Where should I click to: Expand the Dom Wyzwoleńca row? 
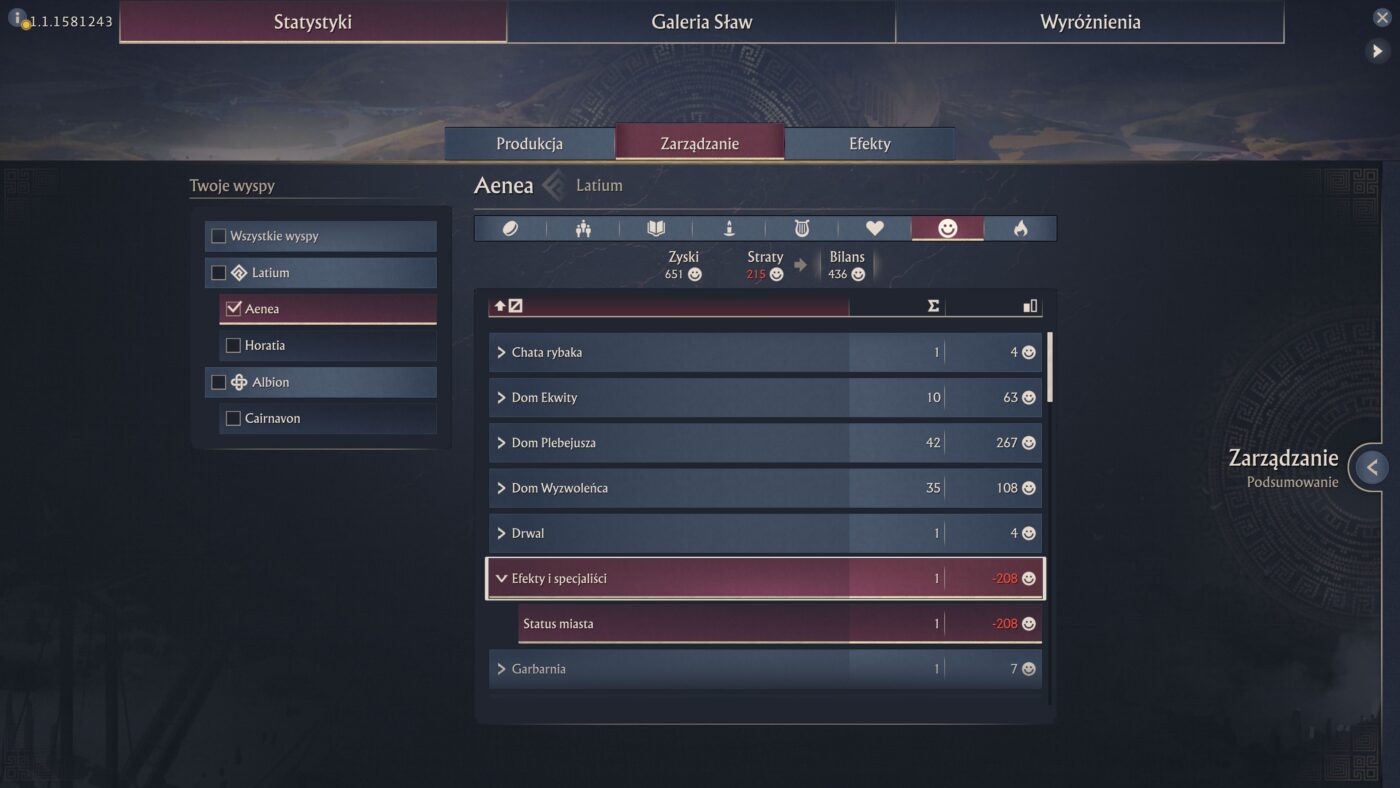(502, 489)
